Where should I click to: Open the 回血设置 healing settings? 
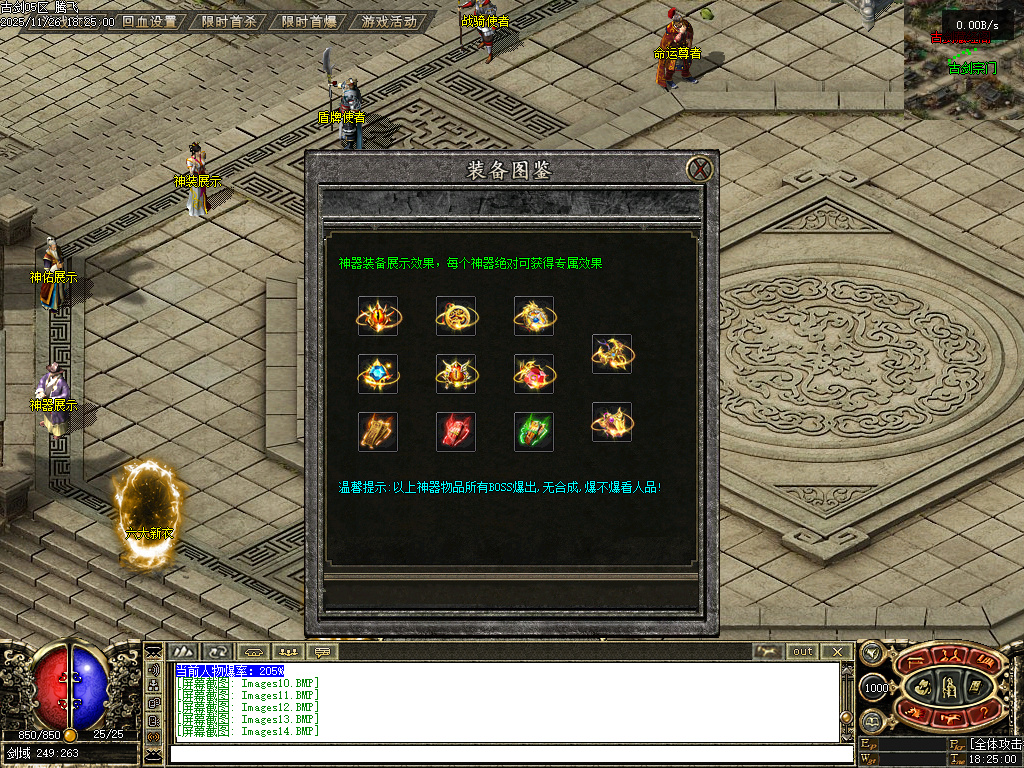[x=148, y=21]
